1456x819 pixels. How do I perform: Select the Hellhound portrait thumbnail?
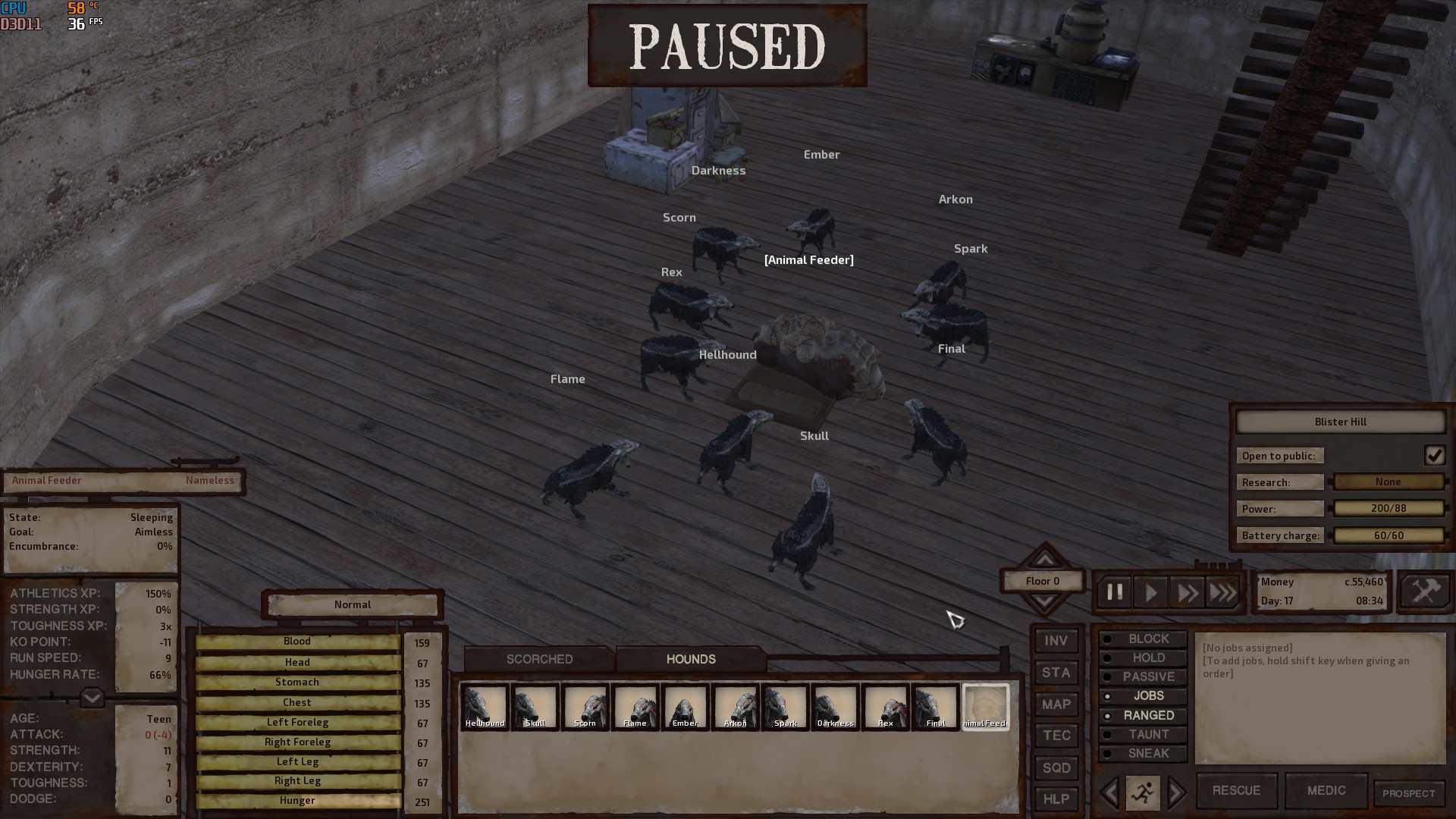point(485,706)
